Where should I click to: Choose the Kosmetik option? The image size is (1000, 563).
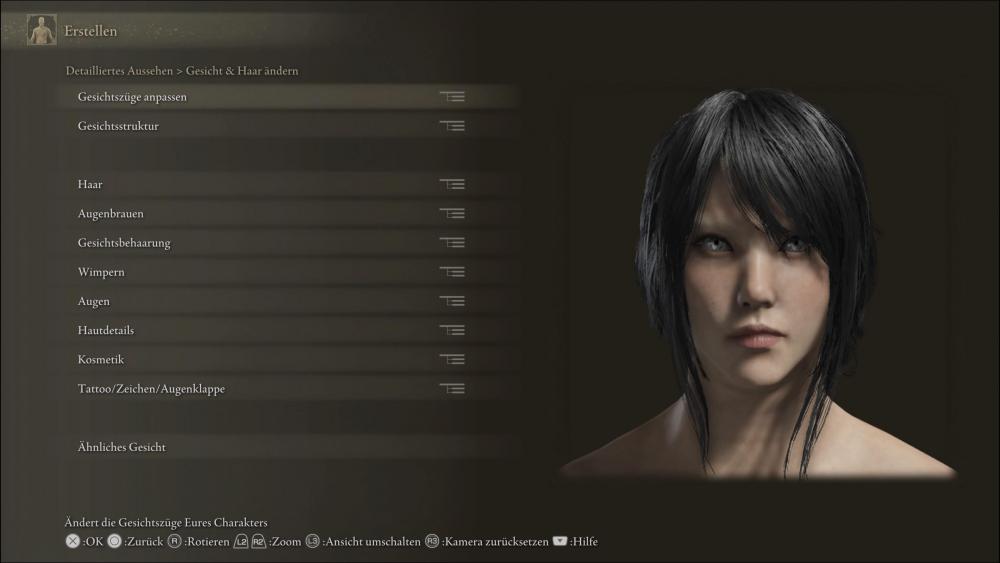coord(101,359)
